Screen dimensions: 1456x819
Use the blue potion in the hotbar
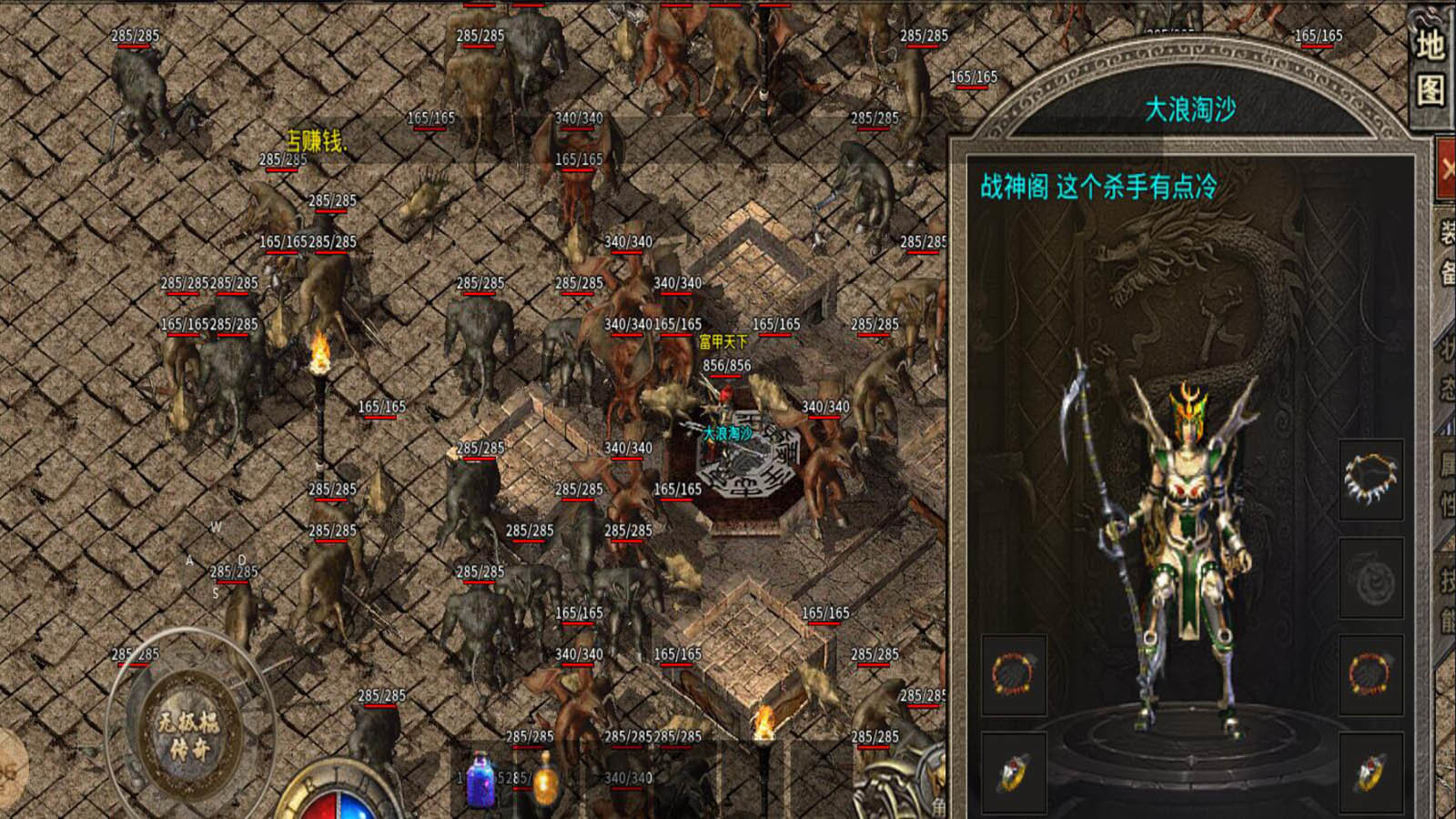tap(480, 781)
